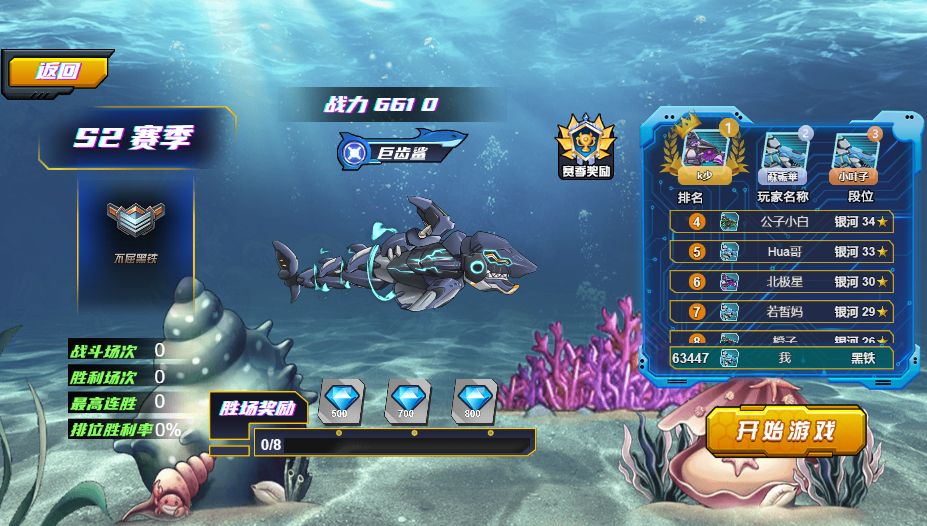Select the 800 diamond win reward
The width and height of the screenshot is (927, 526).
(x=474, y=399)
